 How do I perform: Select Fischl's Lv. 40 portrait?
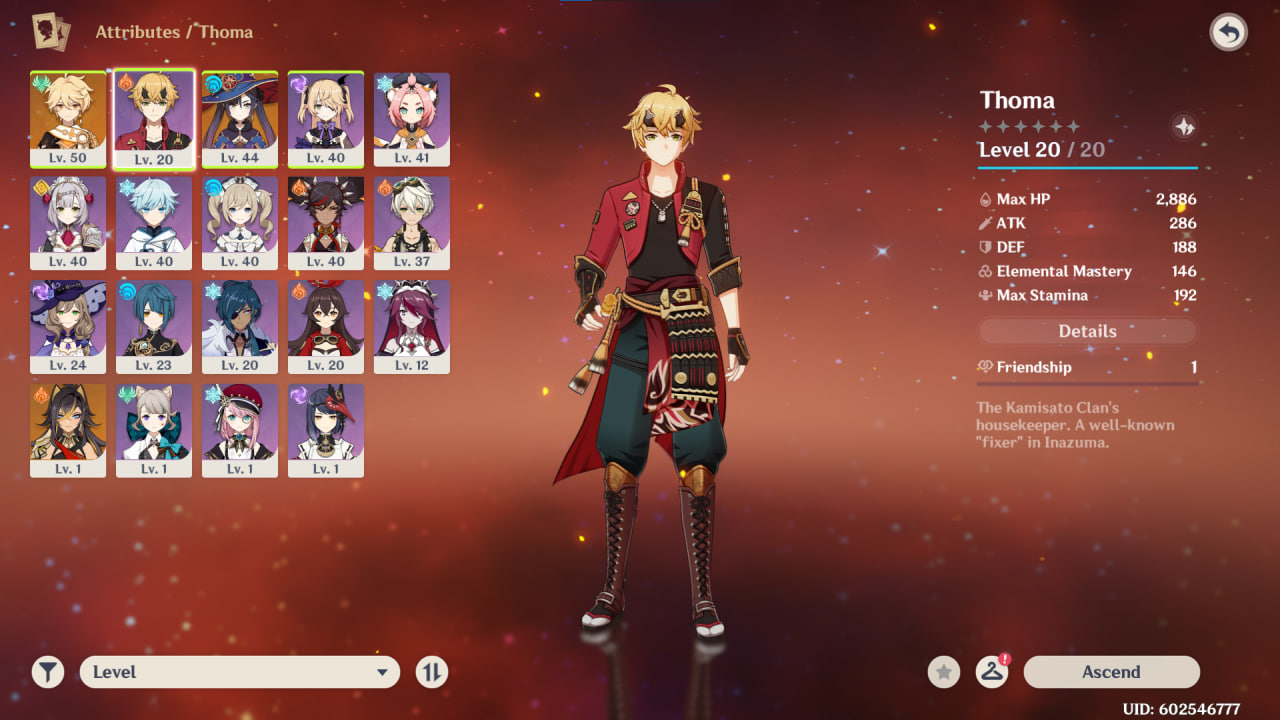click(326, 118)
